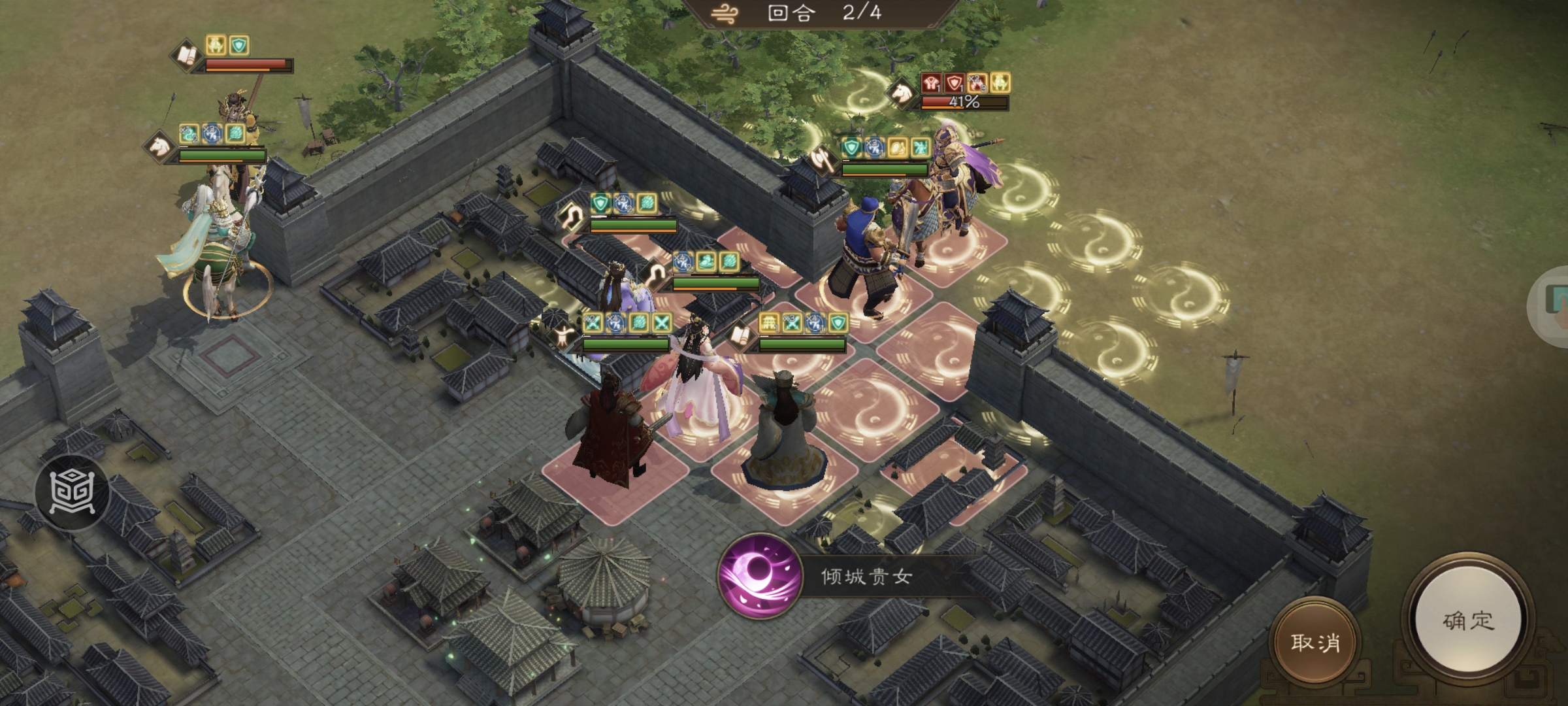The image size is (1568, 706).
Task: Confirm the action with 确定
Action: 1468,620
